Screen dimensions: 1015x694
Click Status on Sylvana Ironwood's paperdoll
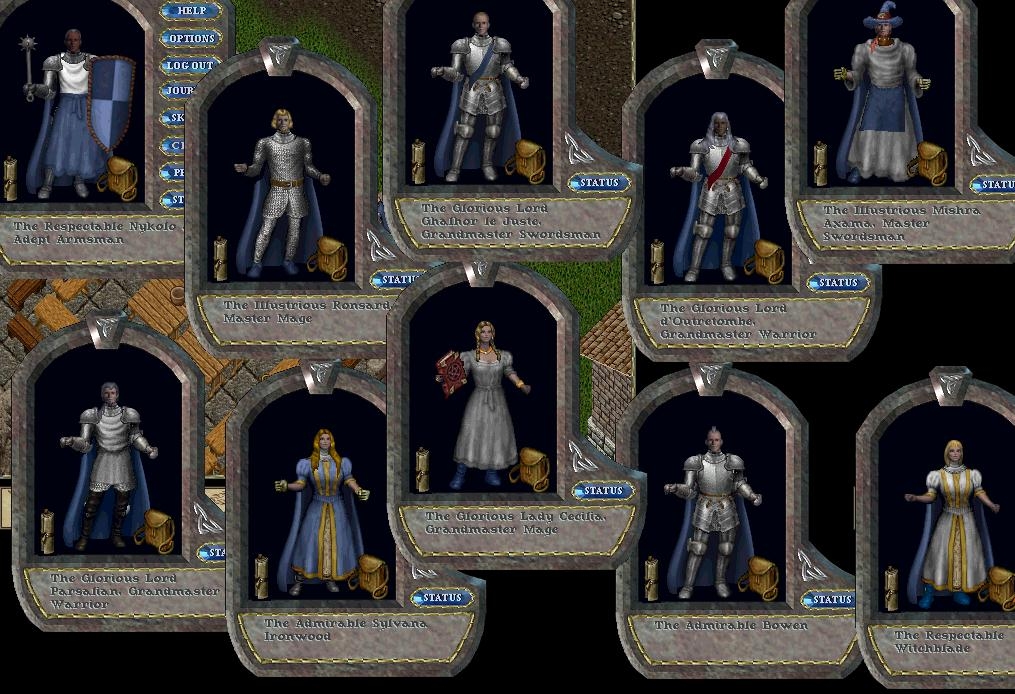[x=442, y=598]
